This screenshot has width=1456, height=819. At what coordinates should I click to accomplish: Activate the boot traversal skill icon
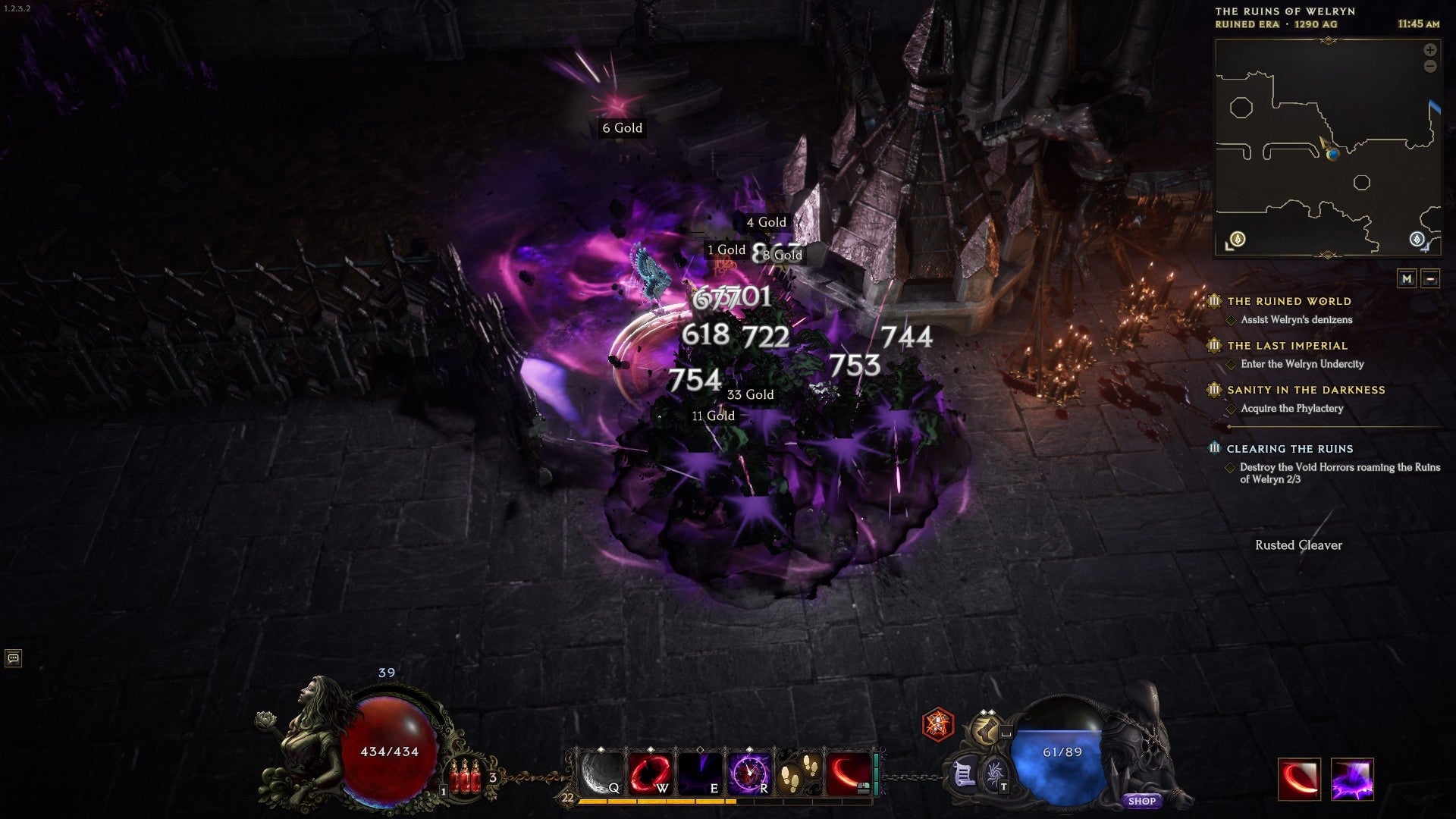985,730
